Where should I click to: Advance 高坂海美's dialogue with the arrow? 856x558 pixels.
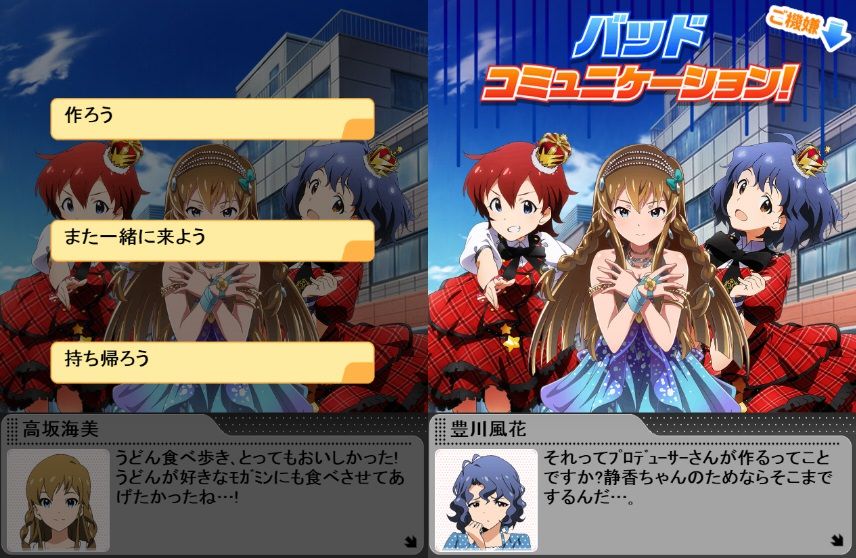tap(409, 541)
